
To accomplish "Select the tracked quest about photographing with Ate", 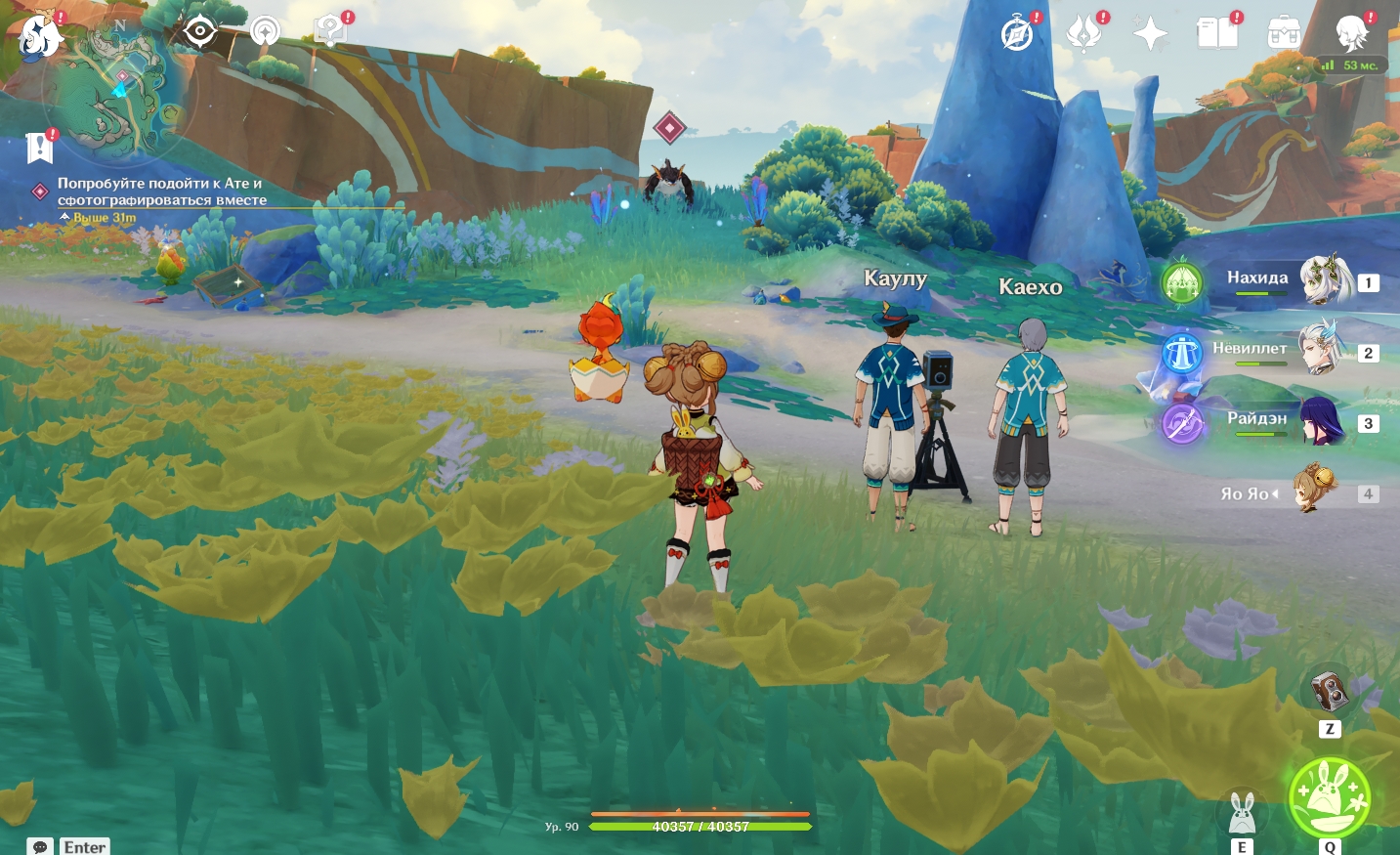I will (x=161, y=192).
